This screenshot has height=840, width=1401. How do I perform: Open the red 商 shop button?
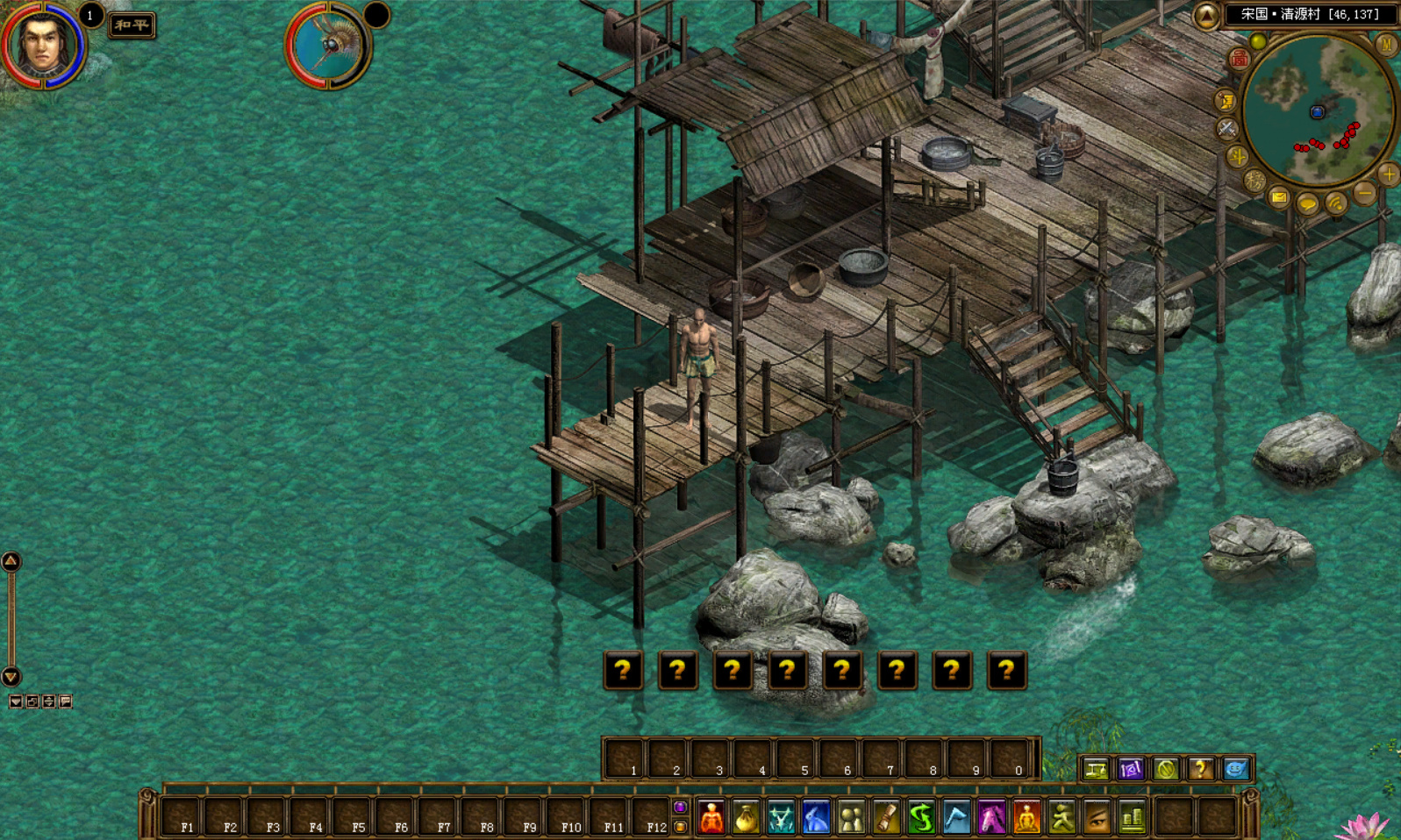pyautogui.click(x=1239, y=59)
